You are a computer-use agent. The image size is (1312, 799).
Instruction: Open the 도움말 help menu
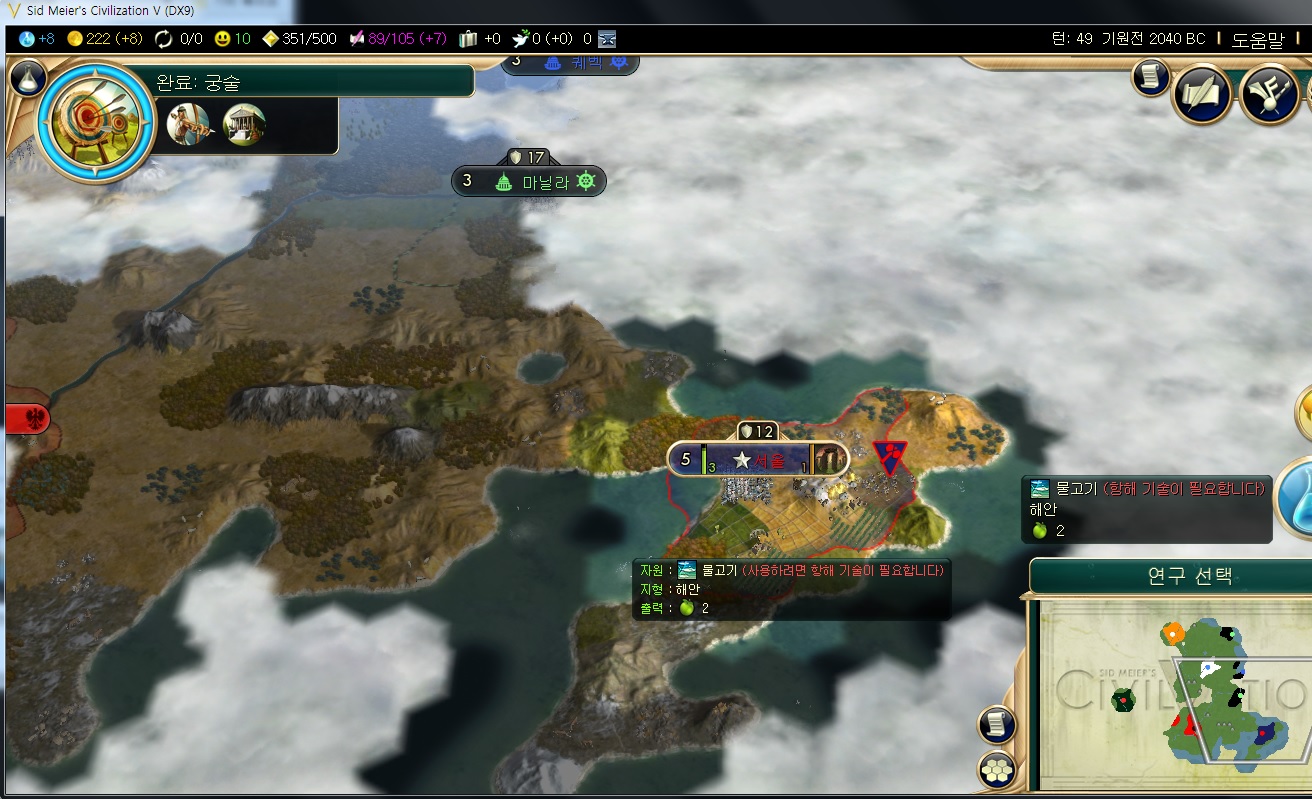[x=1257, y=39]
